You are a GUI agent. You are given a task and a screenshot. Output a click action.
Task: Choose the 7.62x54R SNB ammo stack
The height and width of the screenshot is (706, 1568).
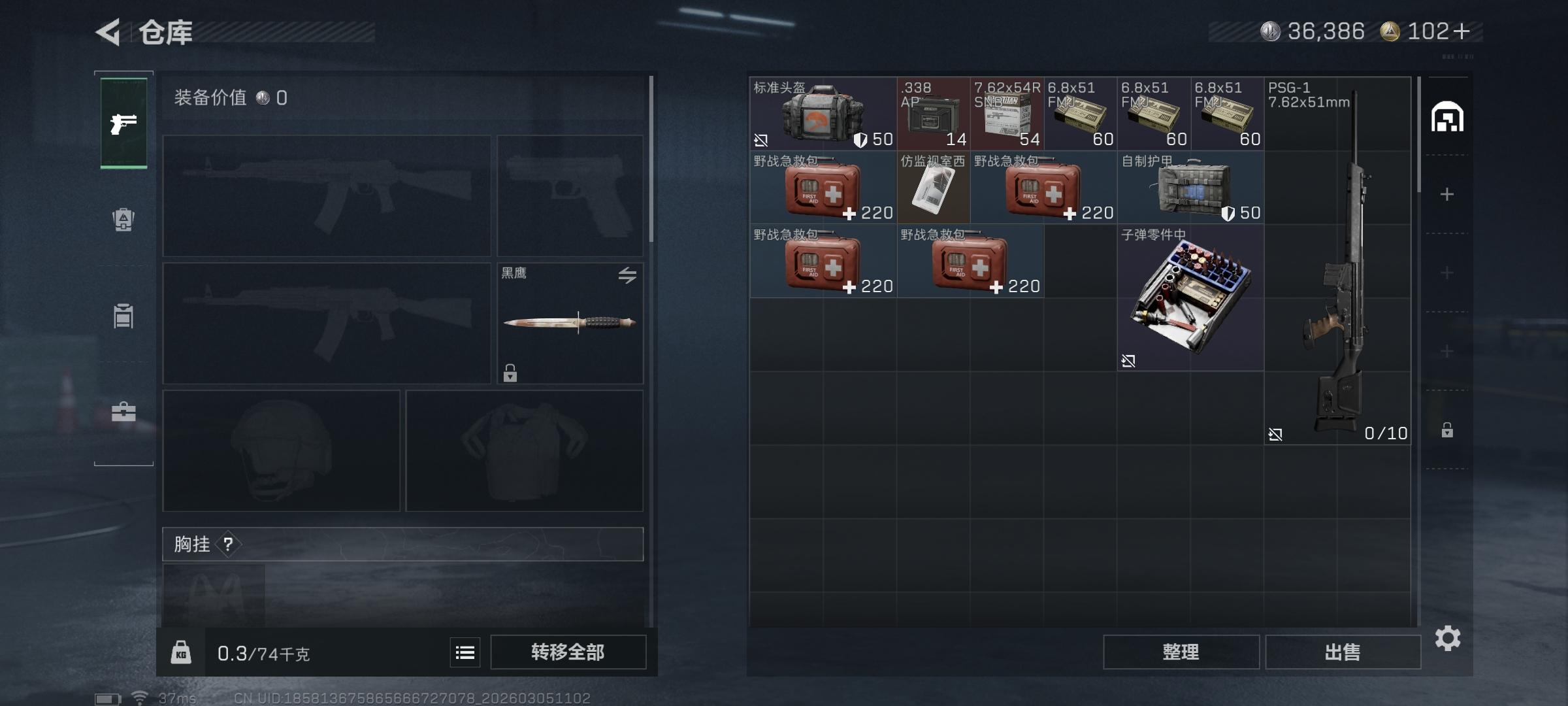click(x=1007, y=114)
